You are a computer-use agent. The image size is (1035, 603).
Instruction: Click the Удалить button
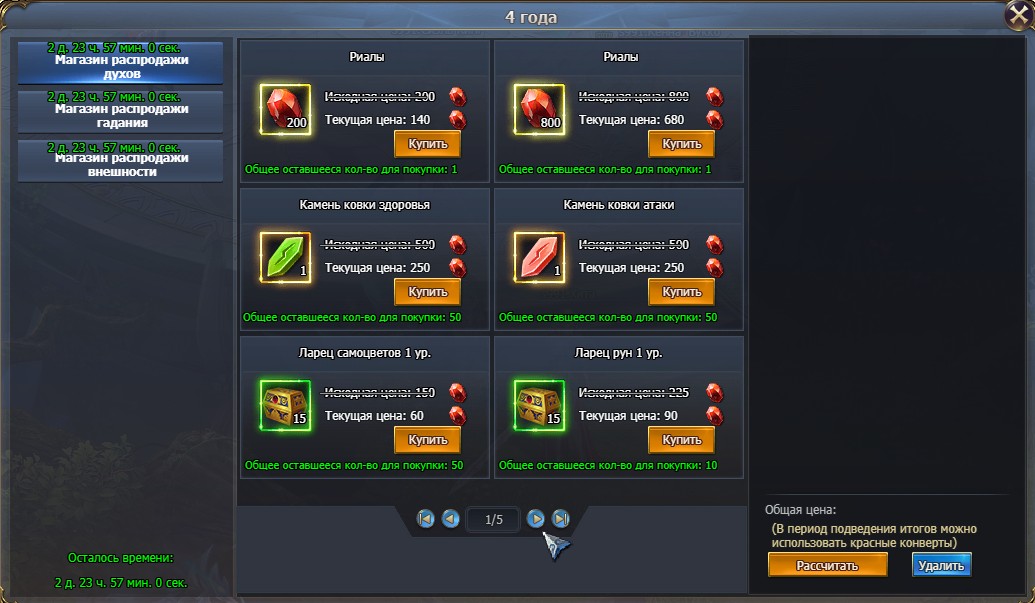tap(941, 565)
